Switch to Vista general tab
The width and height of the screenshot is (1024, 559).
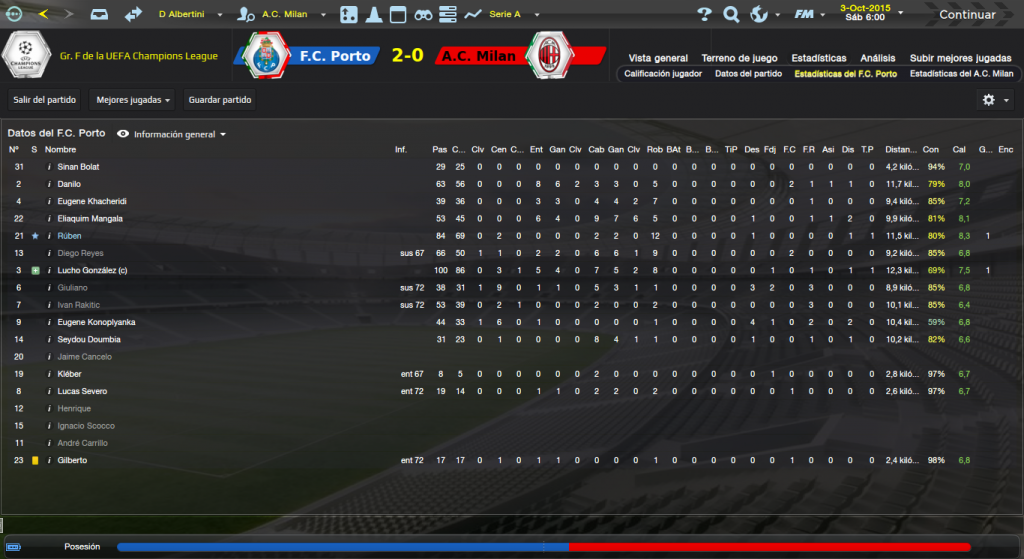[658, 58]
